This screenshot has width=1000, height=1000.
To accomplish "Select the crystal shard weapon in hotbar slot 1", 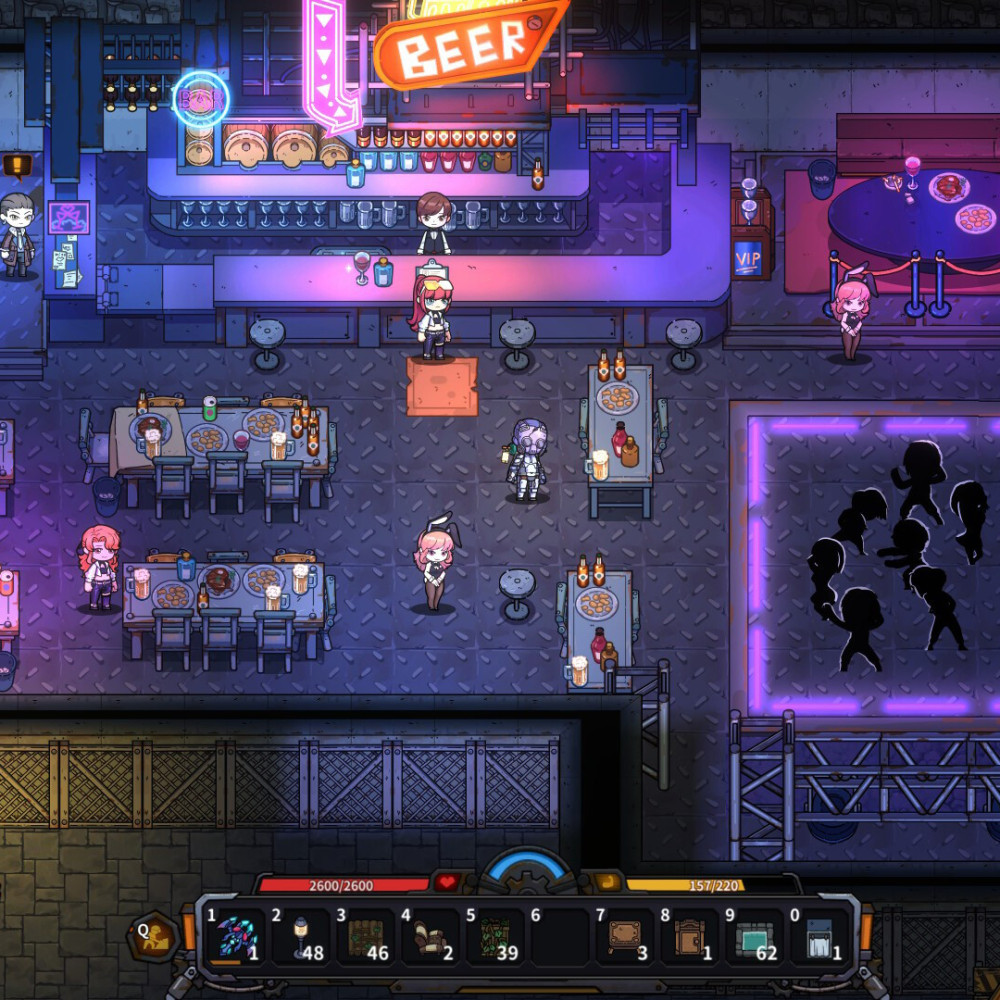I will tap(236, 938).
